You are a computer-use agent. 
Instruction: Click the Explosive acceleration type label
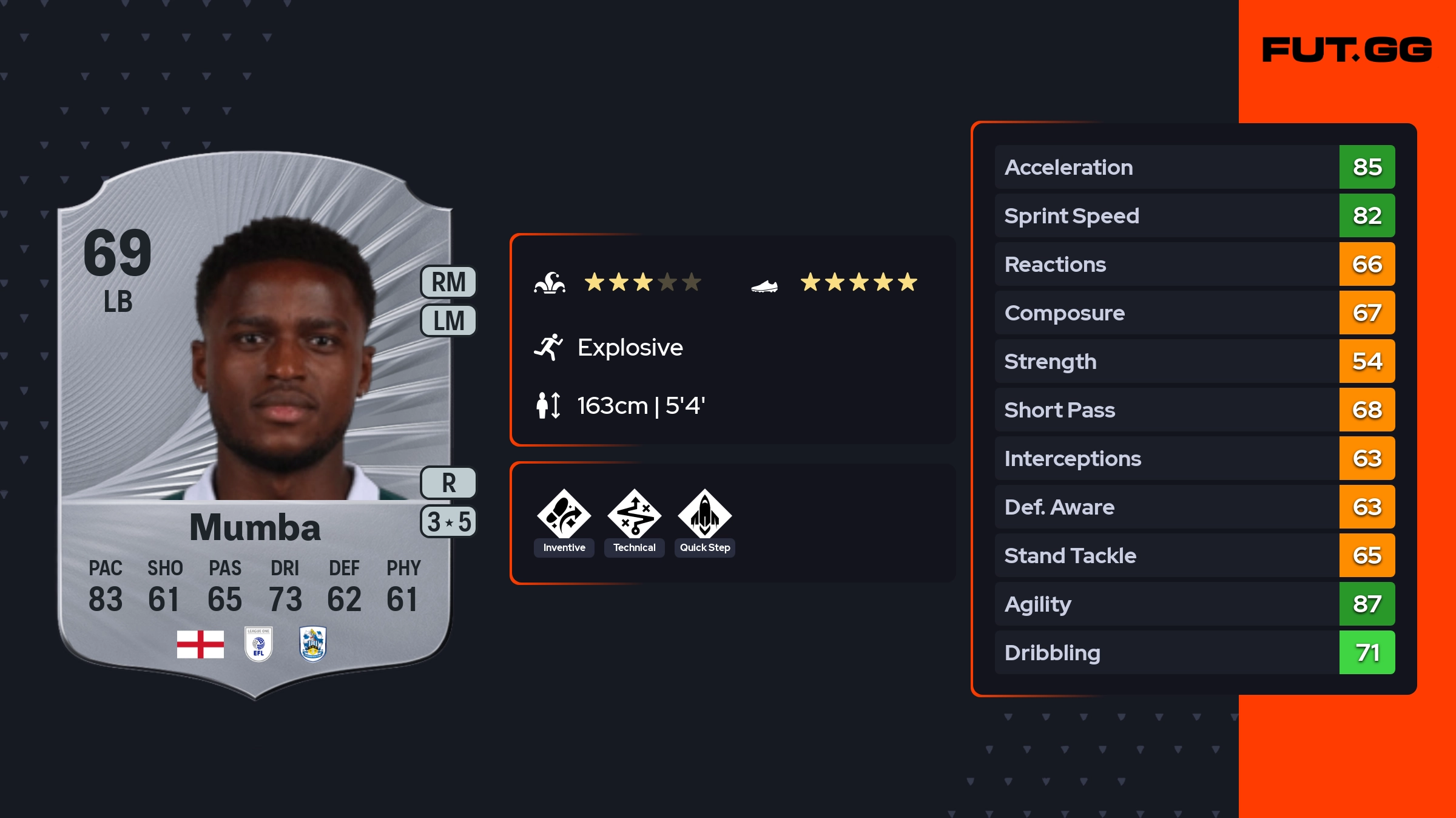tap(630, 348)
